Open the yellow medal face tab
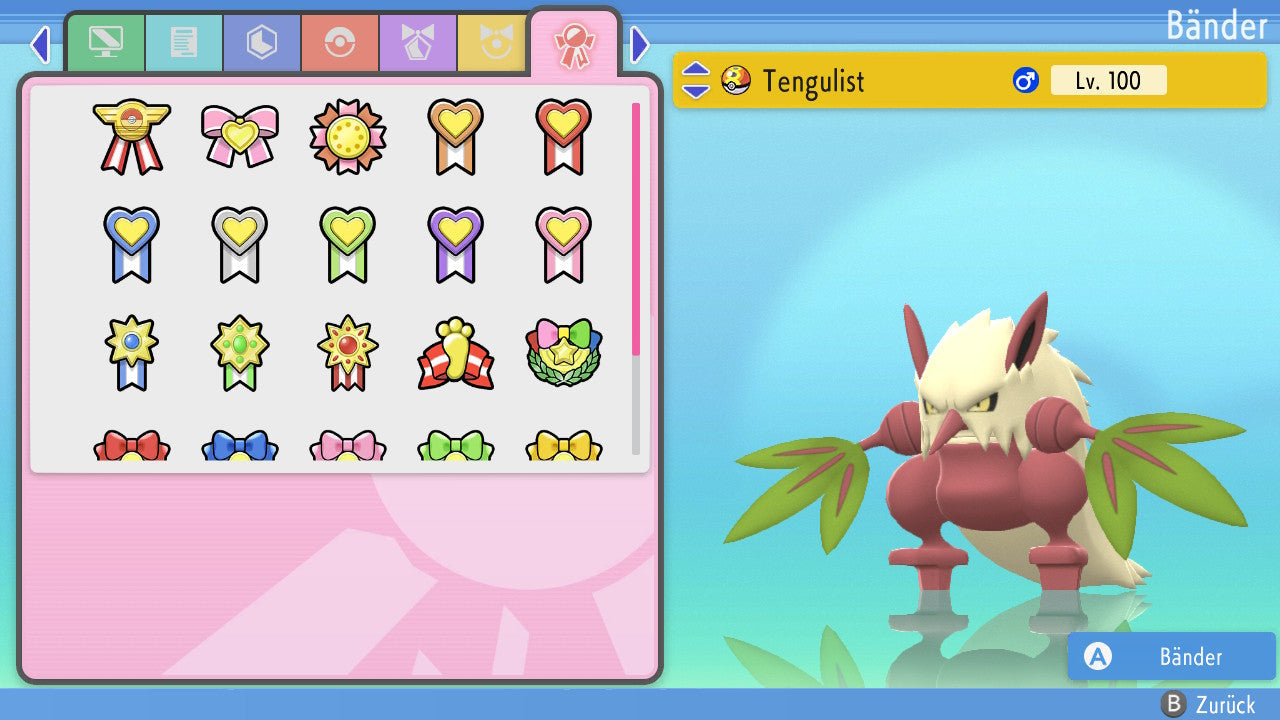1280x720 pixels. click(x=492, y=43)
